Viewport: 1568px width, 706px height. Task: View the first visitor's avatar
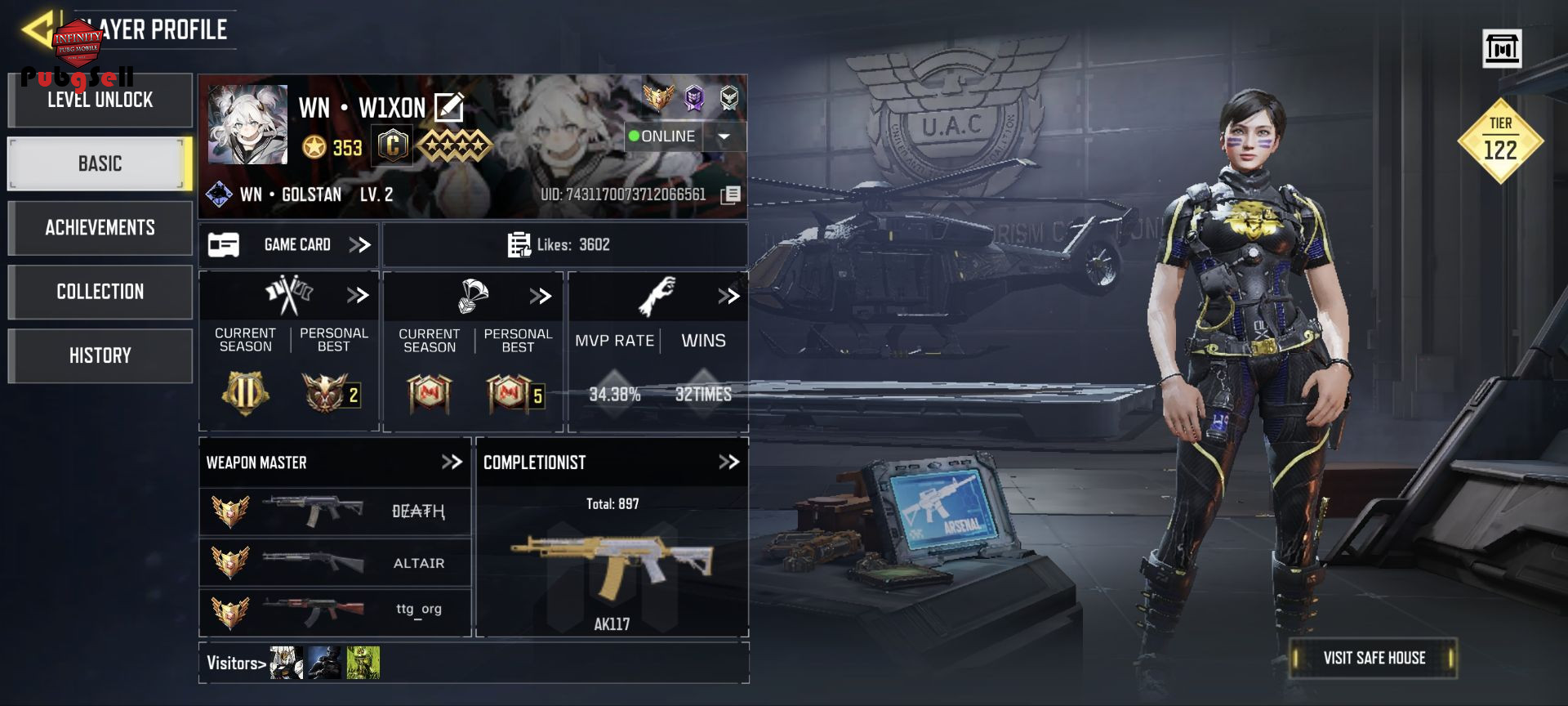(287, 663)
